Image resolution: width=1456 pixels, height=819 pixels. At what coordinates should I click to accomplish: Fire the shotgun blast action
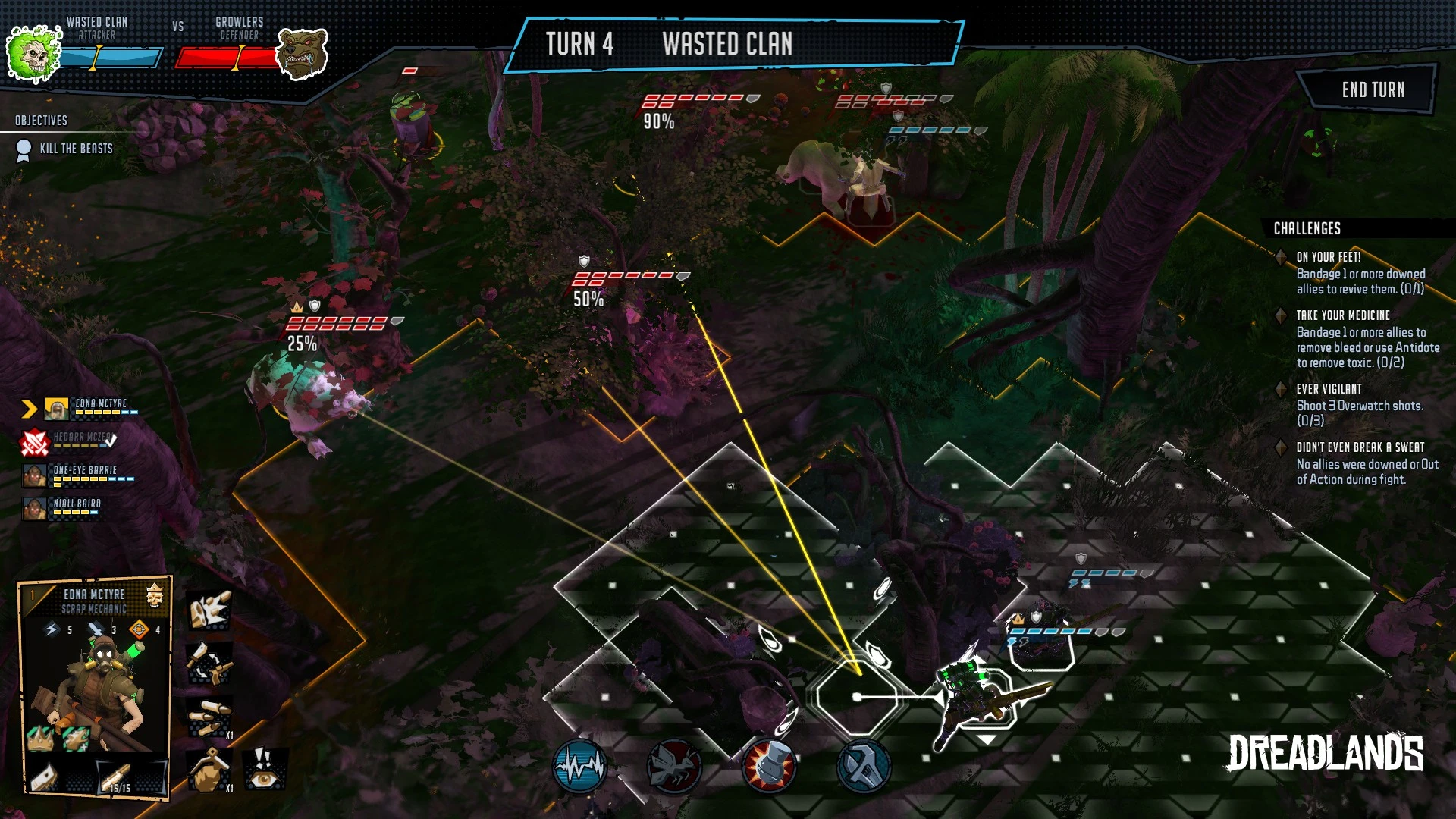coord(209,611)
